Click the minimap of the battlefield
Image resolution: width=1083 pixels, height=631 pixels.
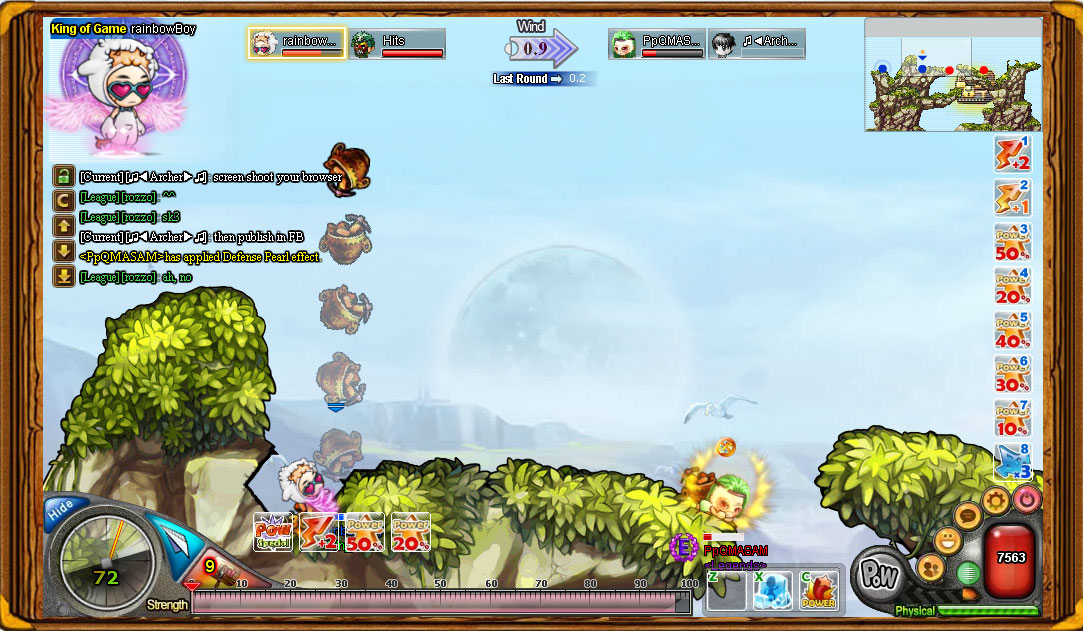pyautogui.click(x=952, y=75)
